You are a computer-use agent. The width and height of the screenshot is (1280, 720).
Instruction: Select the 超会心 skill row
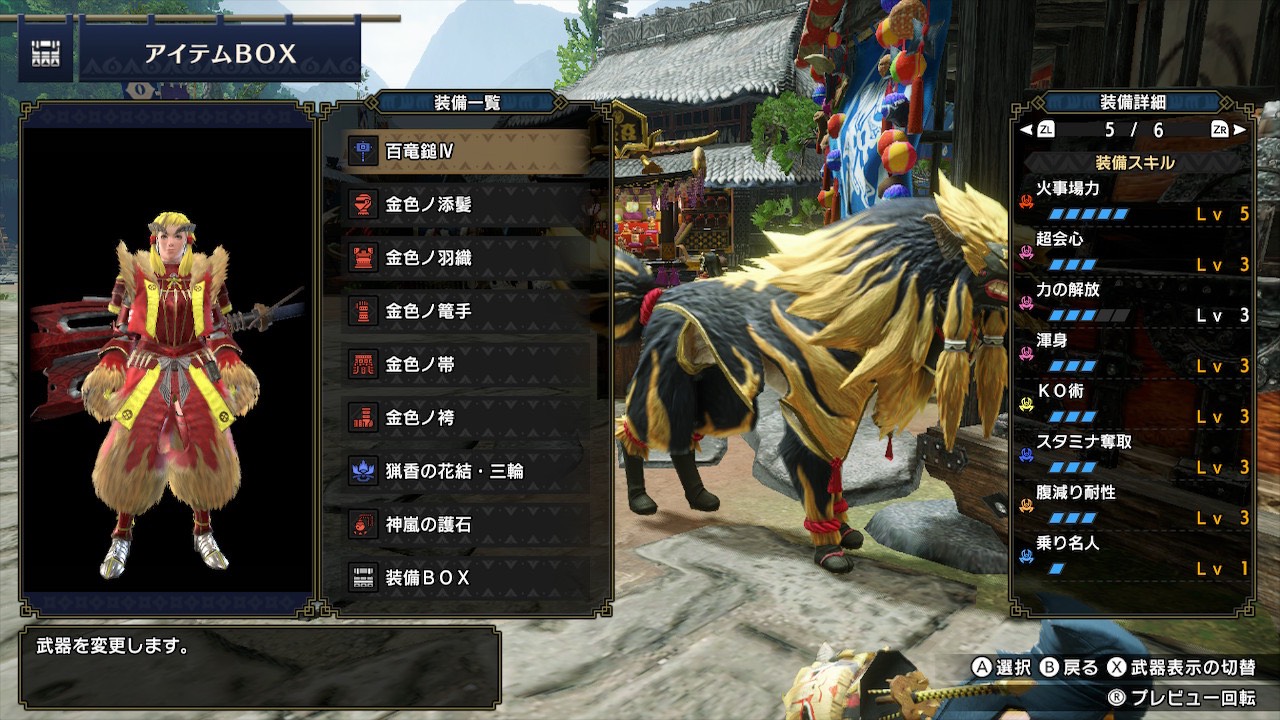(1134, 251)
